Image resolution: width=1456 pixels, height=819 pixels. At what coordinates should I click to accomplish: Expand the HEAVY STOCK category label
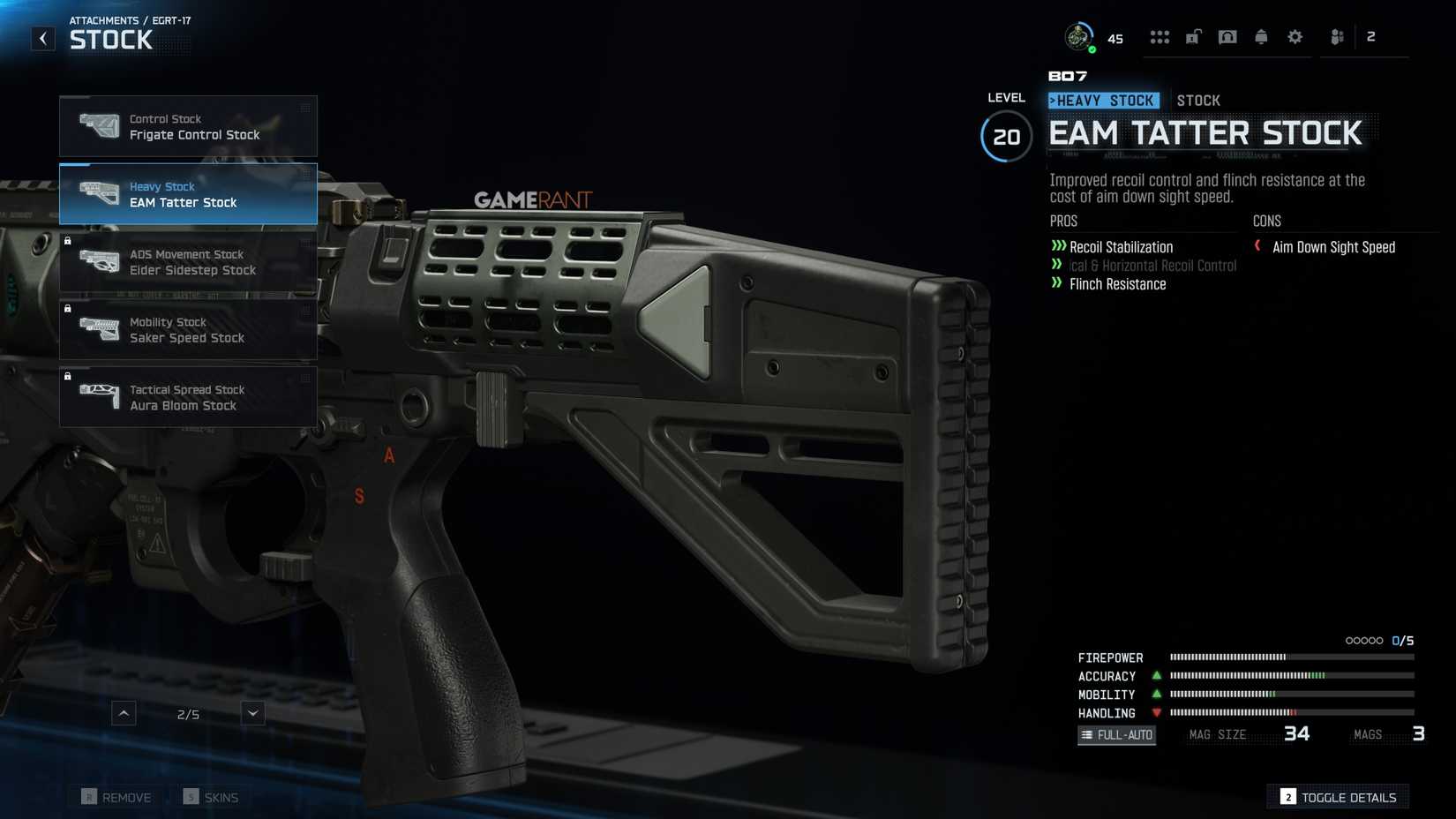1102,100
